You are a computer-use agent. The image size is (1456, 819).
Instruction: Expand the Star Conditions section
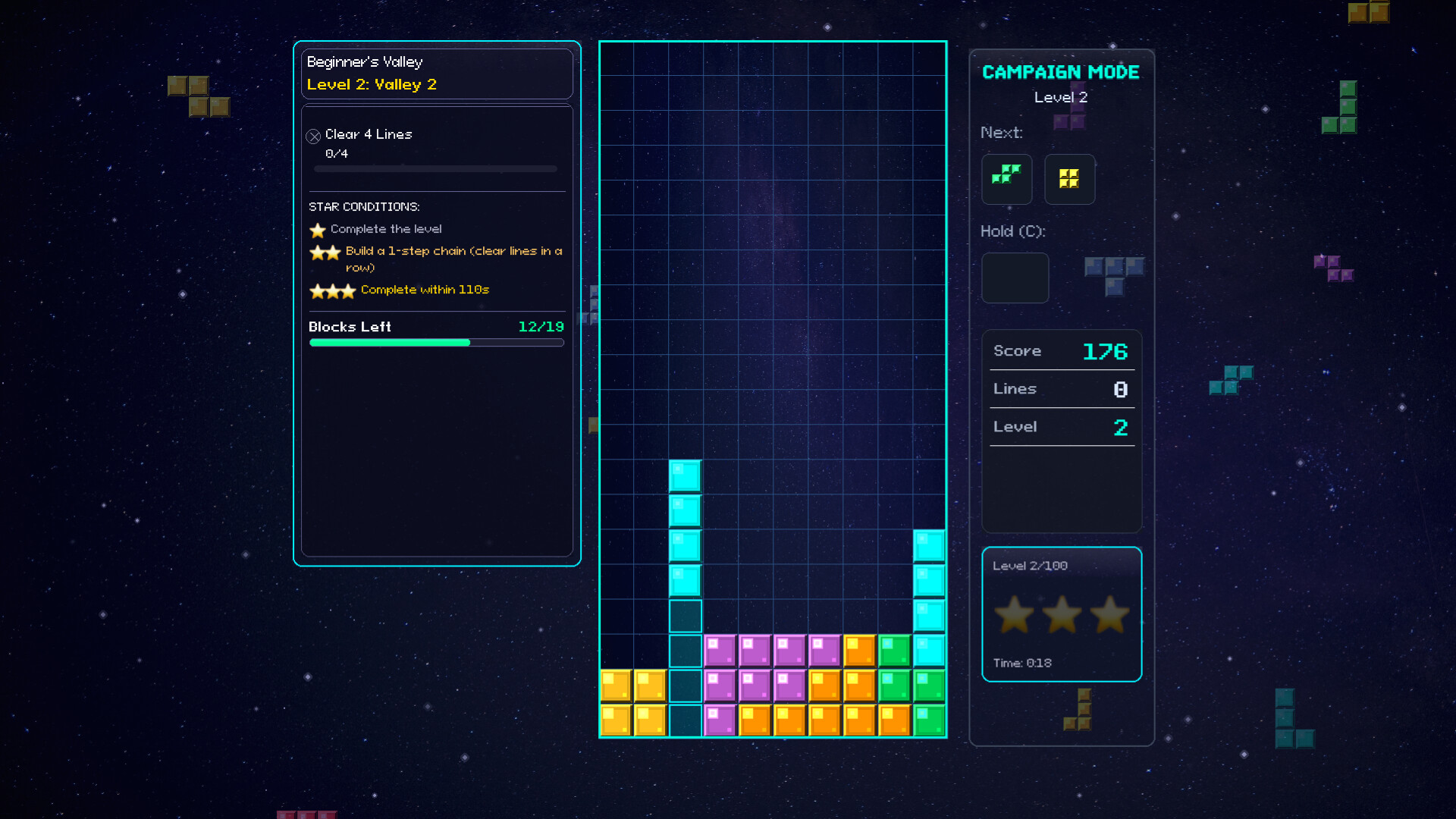[364, 206]
